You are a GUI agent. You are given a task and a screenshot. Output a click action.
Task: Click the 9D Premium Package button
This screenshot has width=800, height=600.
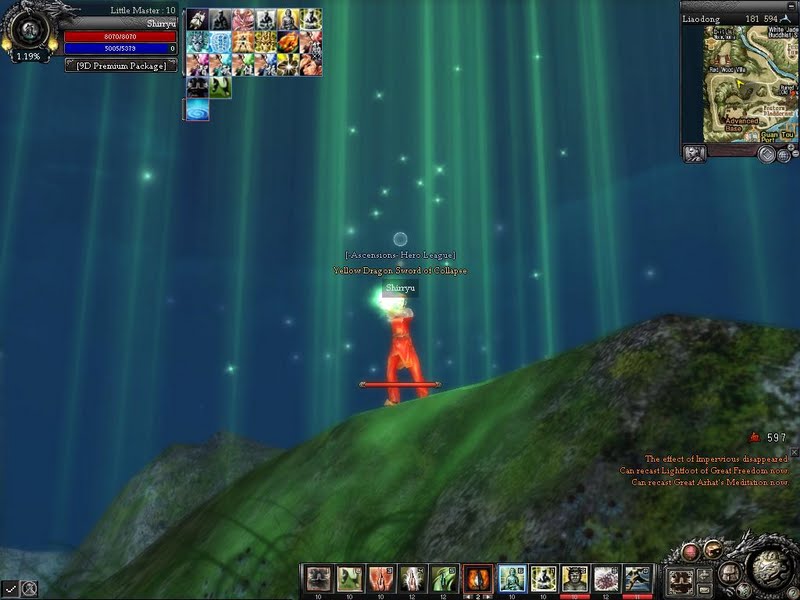click(121, 65)
